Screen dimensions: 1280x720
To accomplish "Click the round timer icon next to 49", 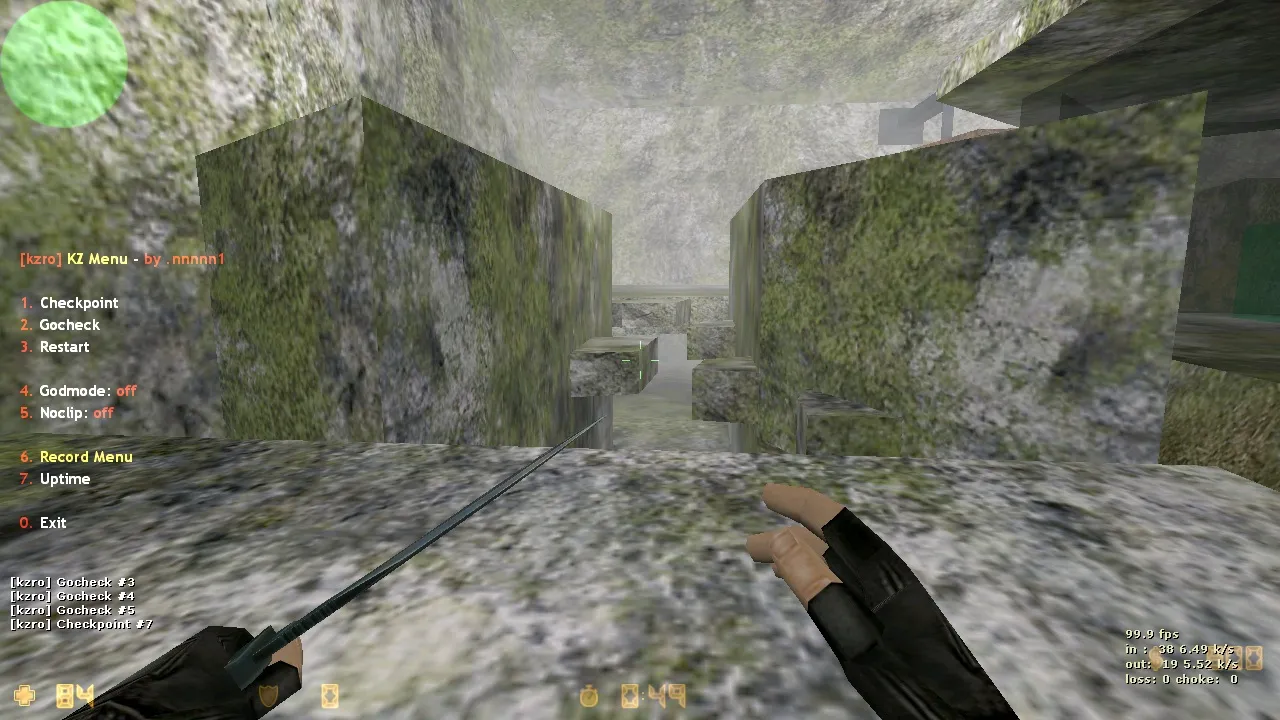I will click(x=628, y=694).
